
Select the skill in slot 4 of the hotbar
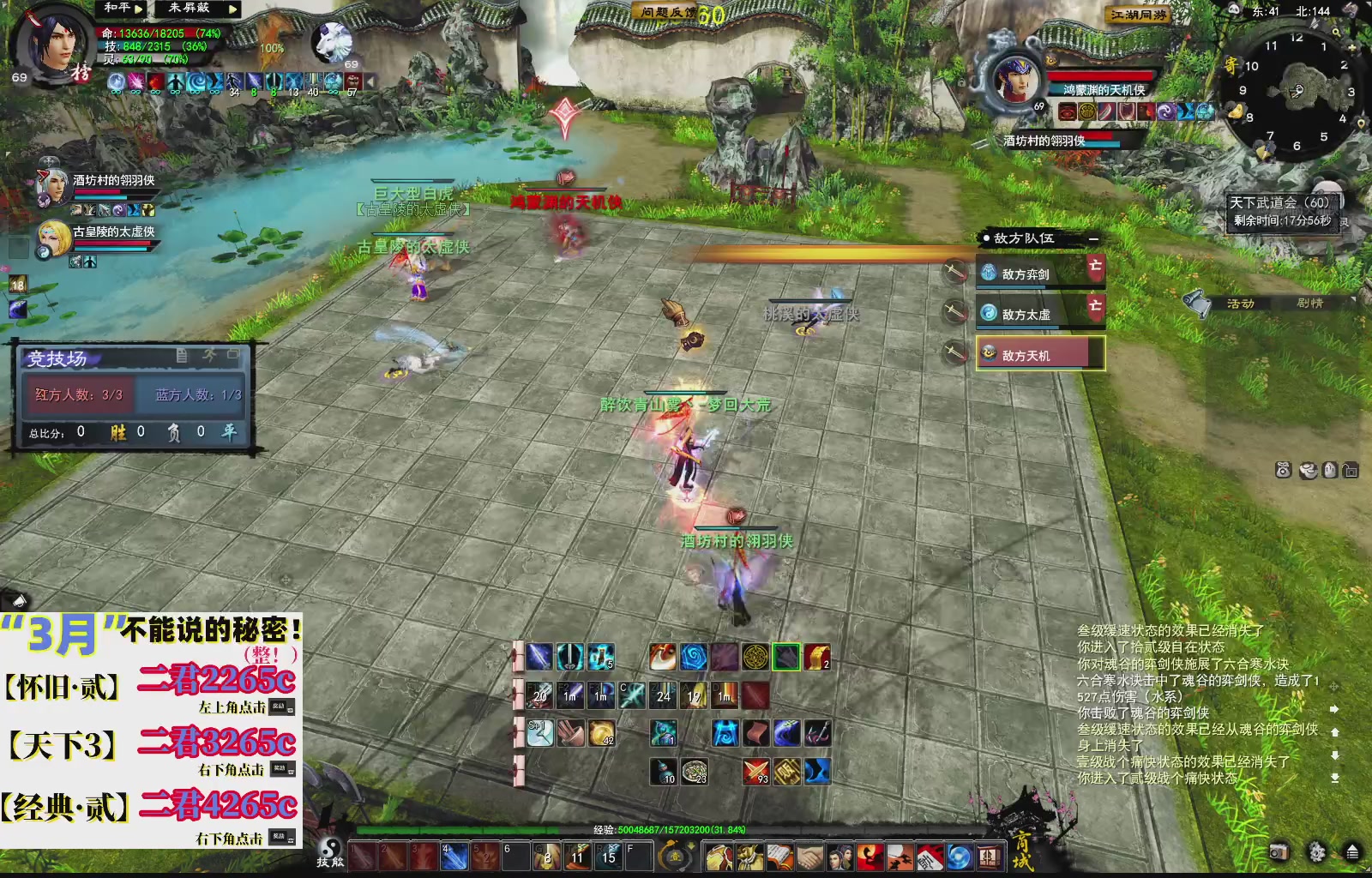click(x=454, y=855)
